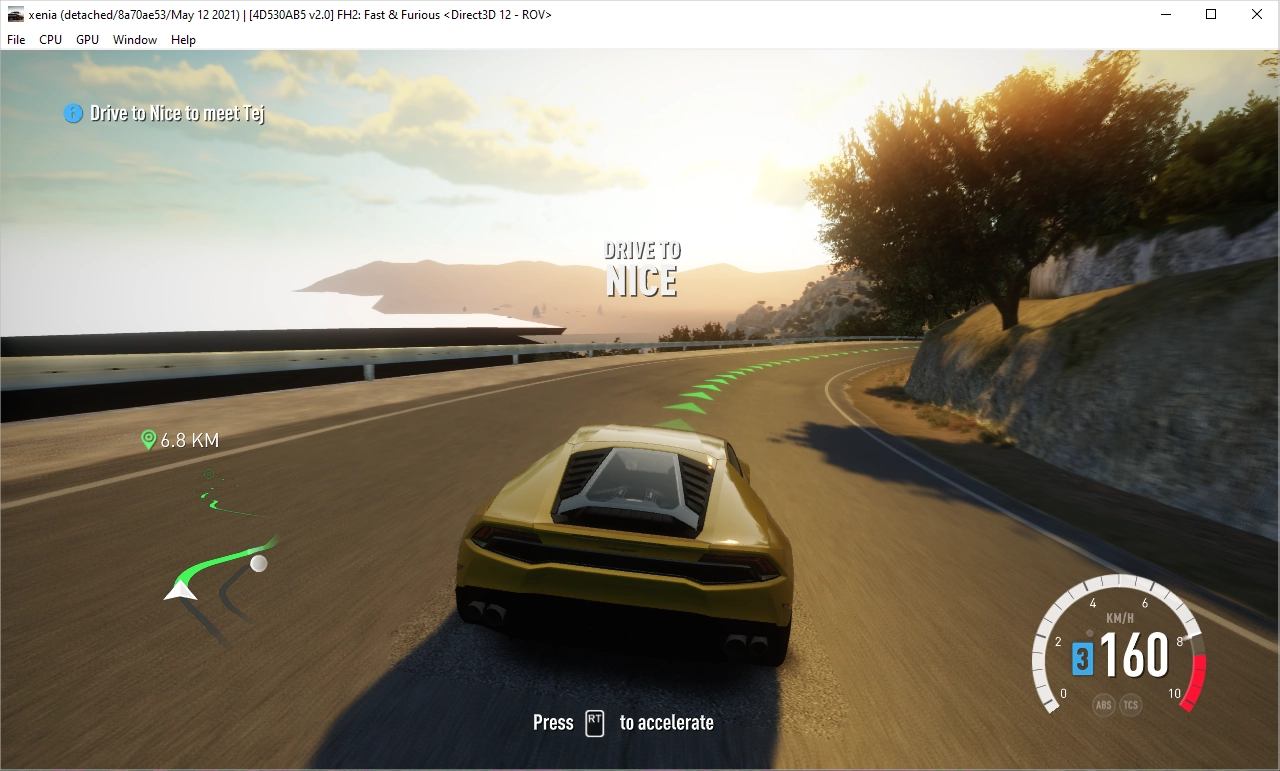The width and height of the screenshot is (1280, 771).
Task: Open the Help menu
Action: pos(183,40)
